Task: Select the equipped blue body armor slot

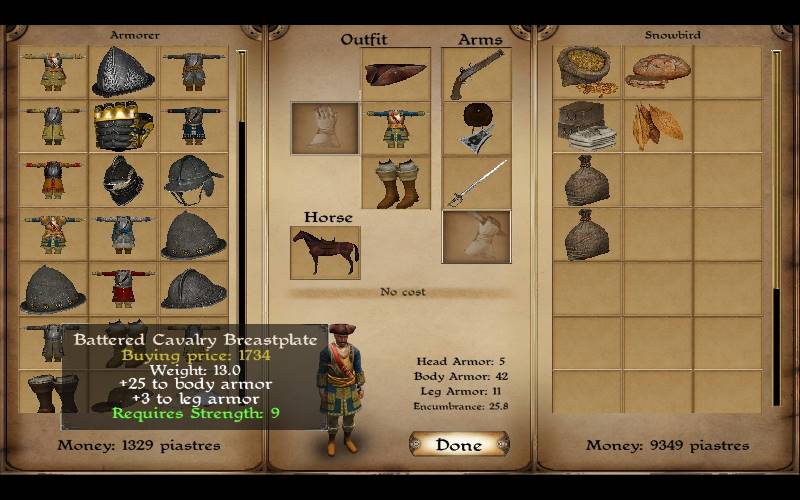Action: (396, 128)
